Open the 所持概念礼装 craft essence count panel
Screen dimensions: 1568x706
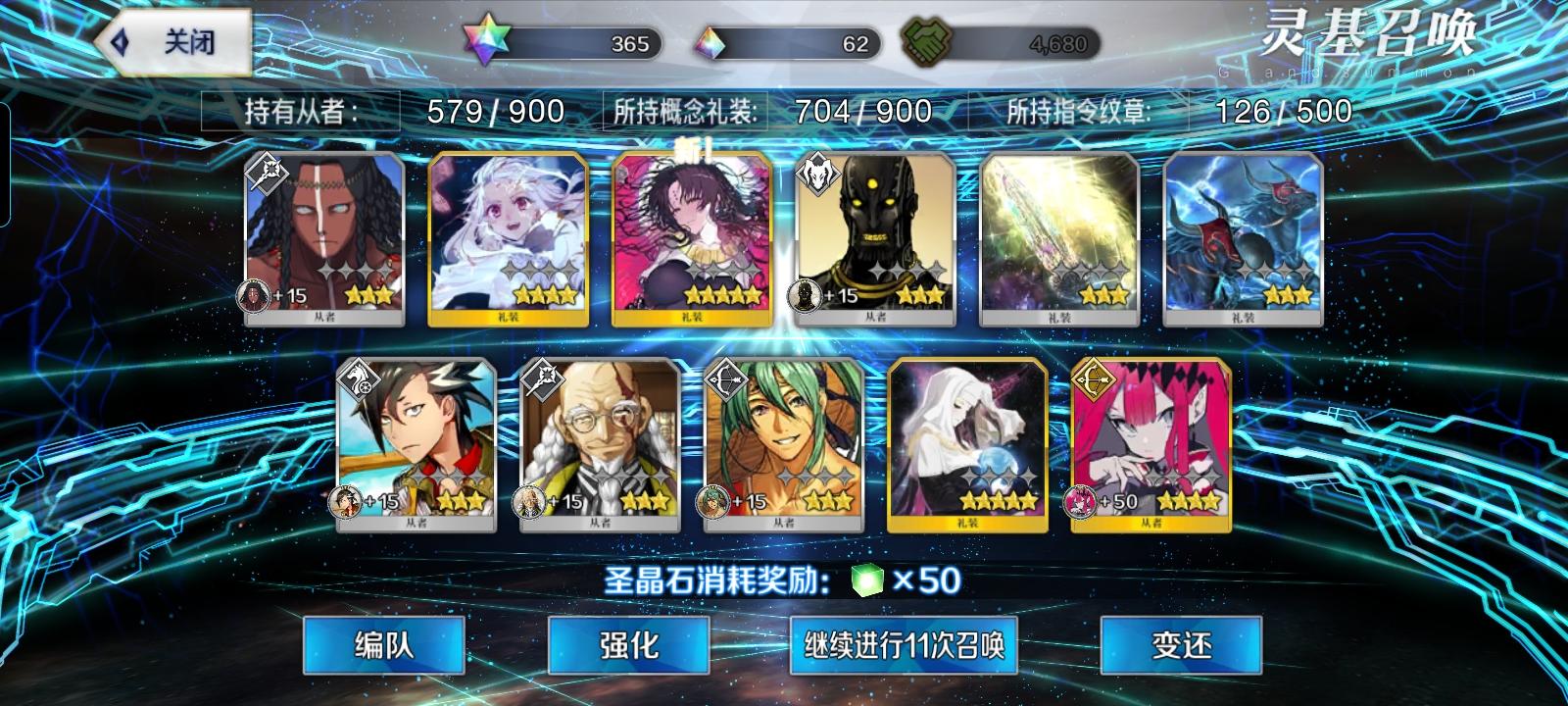click(774, 112)
